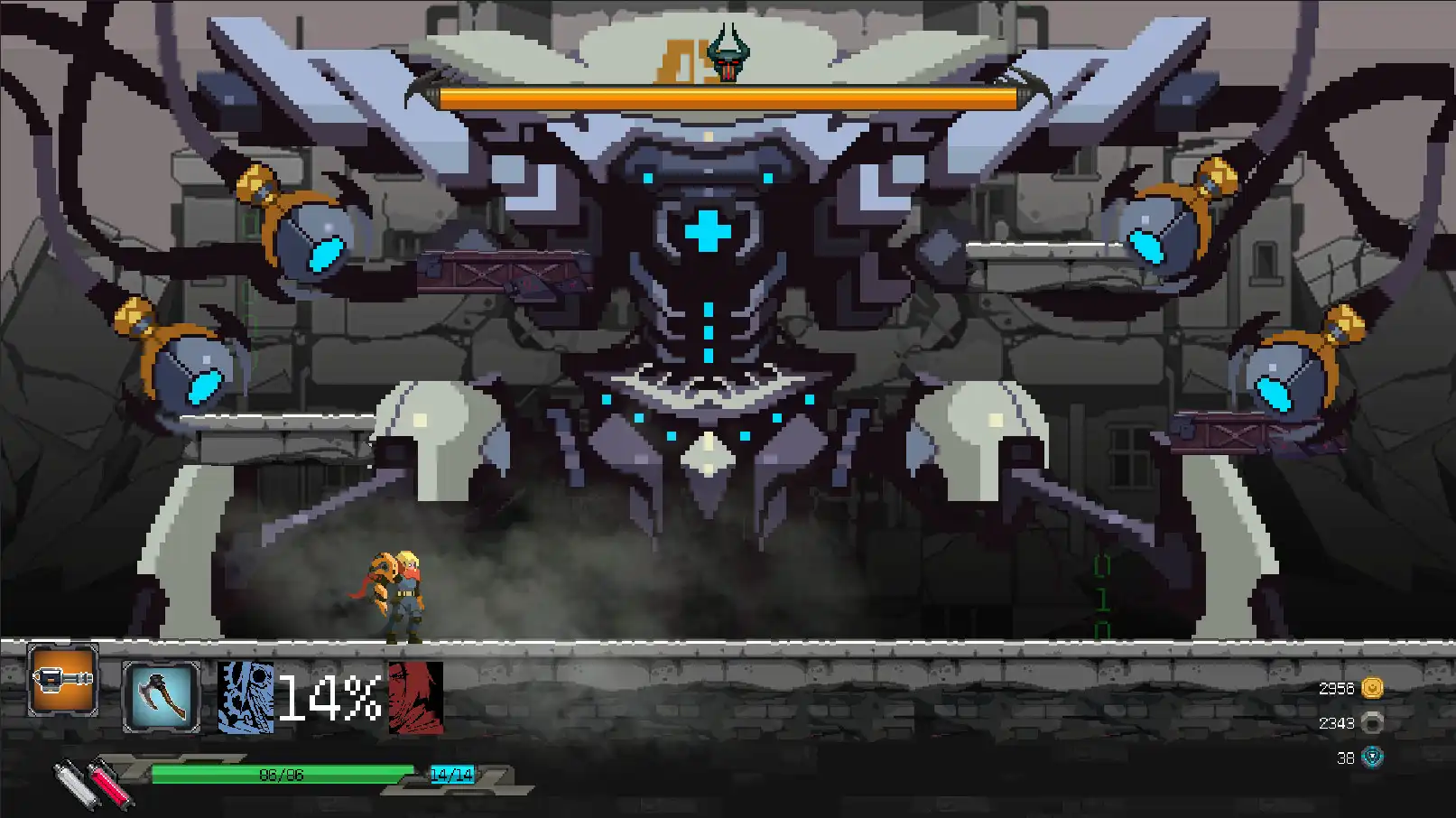Click the teal shield emblem showing 38

[1372, 758]
